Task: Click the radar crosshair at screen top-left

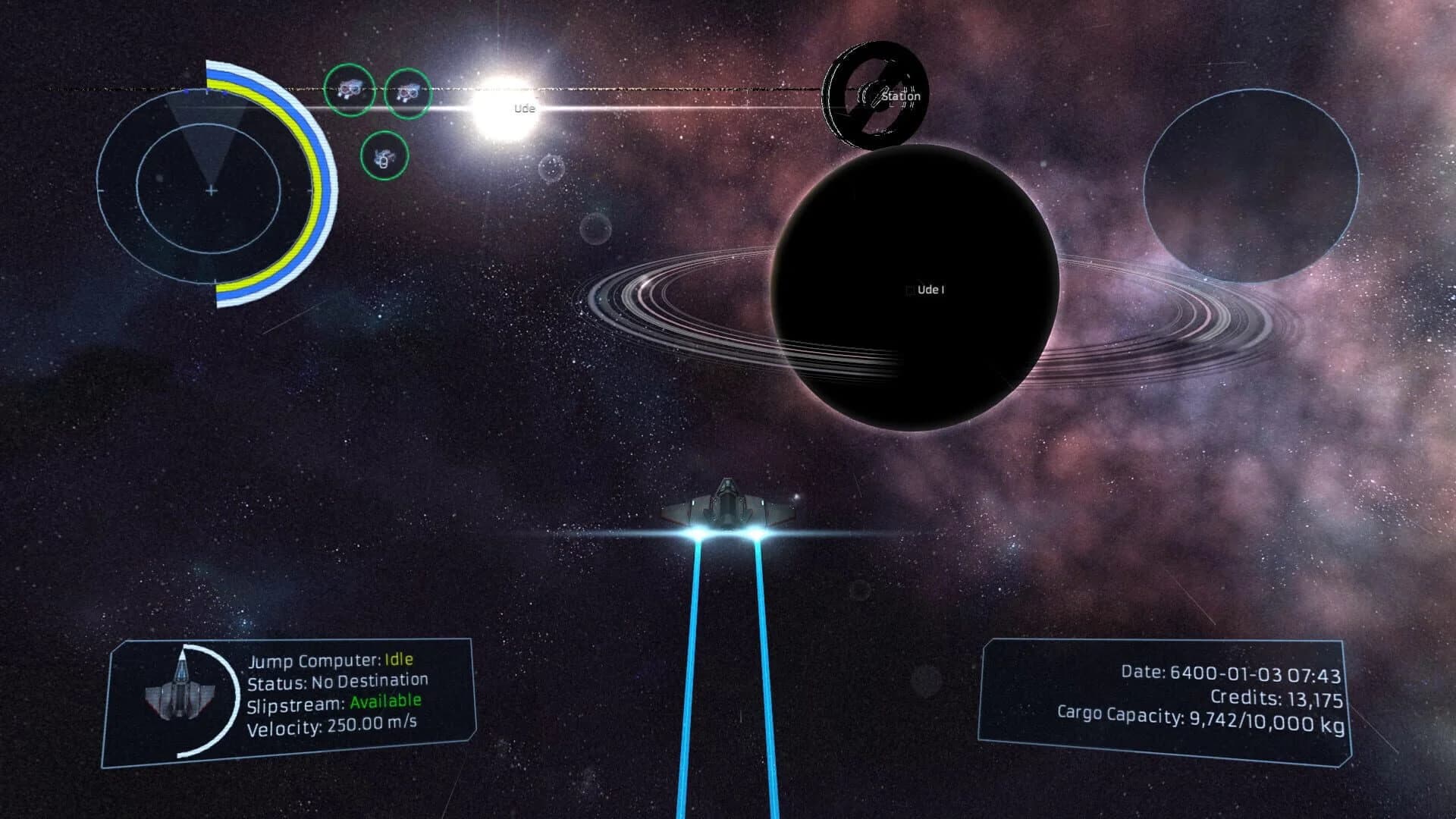Action: [x=210, y=191]
